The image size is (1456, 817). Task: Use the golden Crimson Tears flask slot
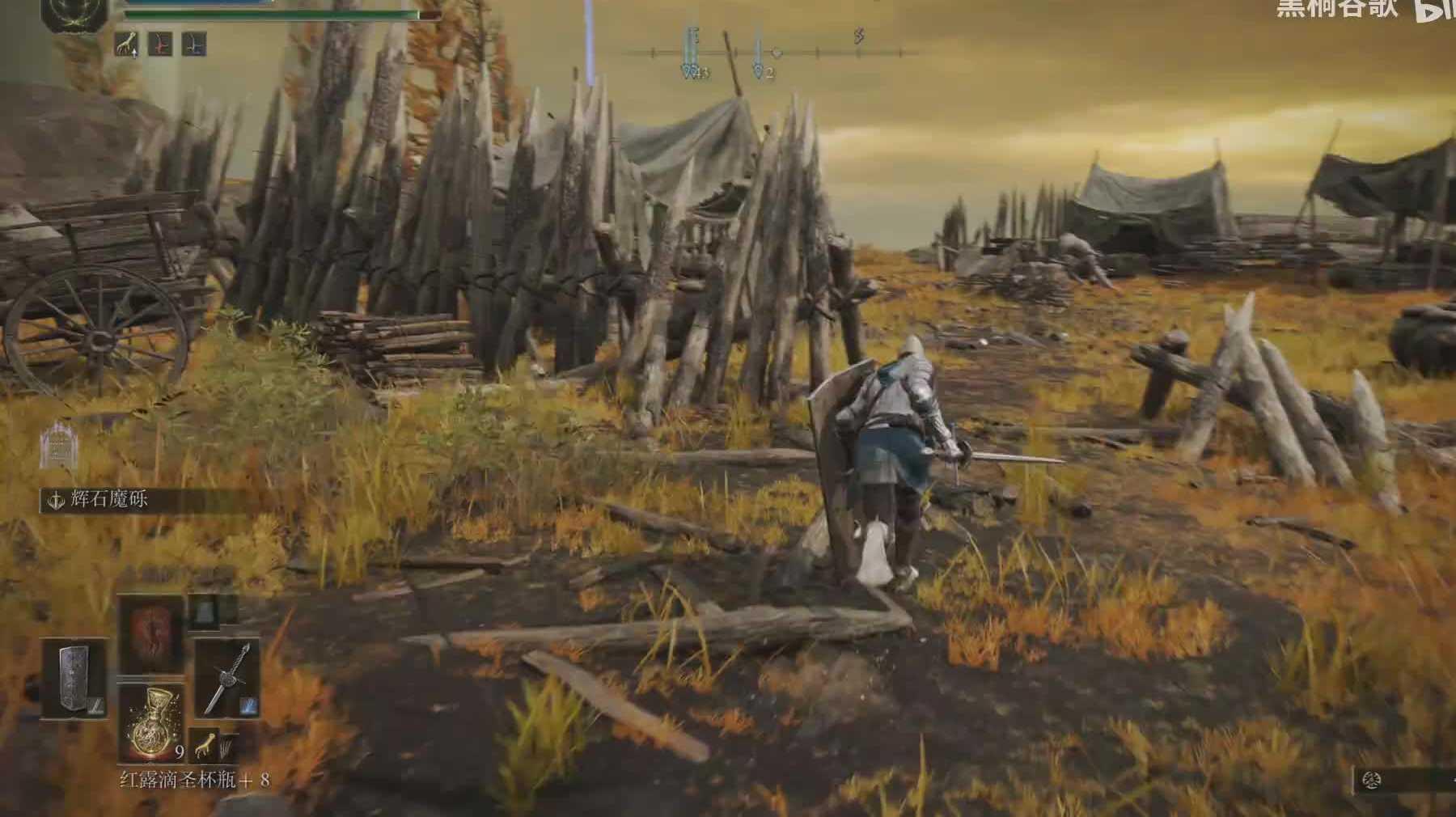point(151,722)
